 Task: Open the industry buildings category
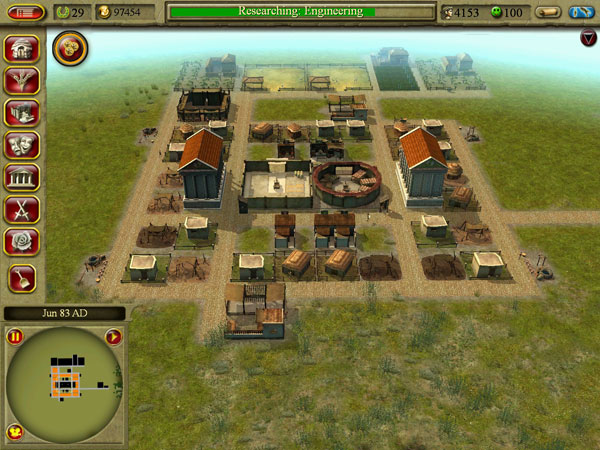click(22, 113)
